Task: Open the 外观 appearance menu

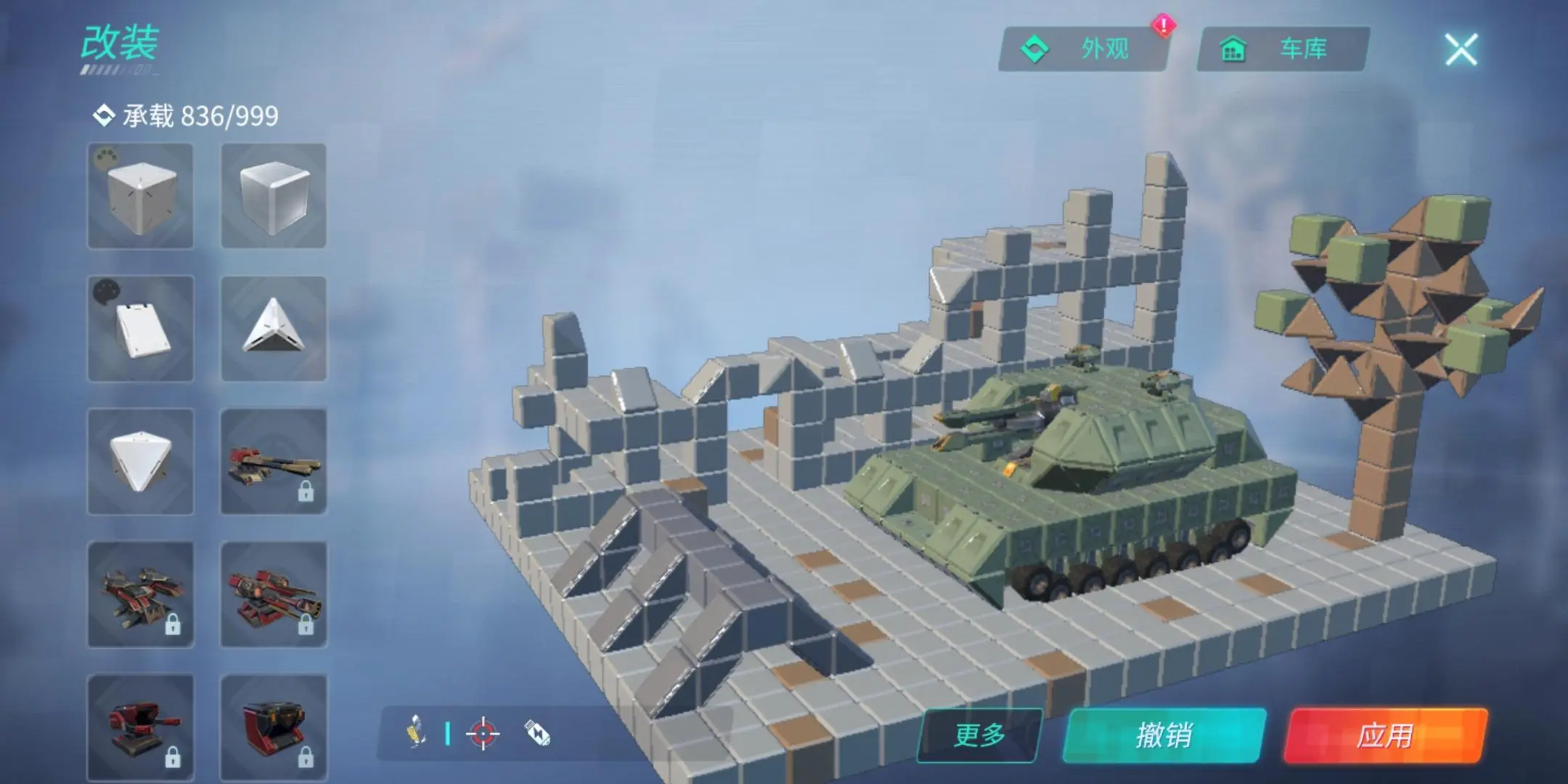Action: pos(1085,49)
